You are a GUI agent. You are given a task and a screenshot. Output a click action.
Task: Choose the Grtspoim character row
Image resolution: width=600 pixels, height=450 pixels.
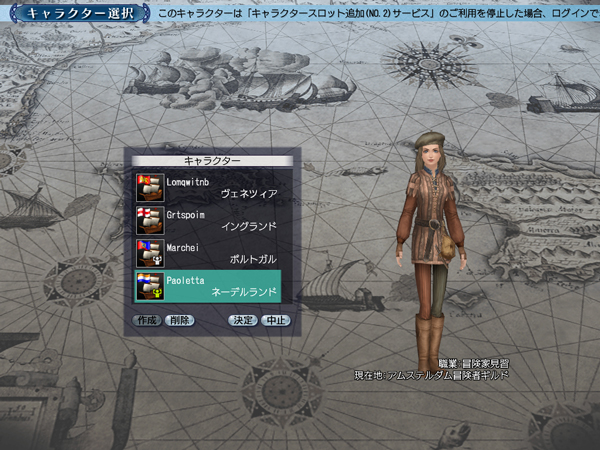208,220
